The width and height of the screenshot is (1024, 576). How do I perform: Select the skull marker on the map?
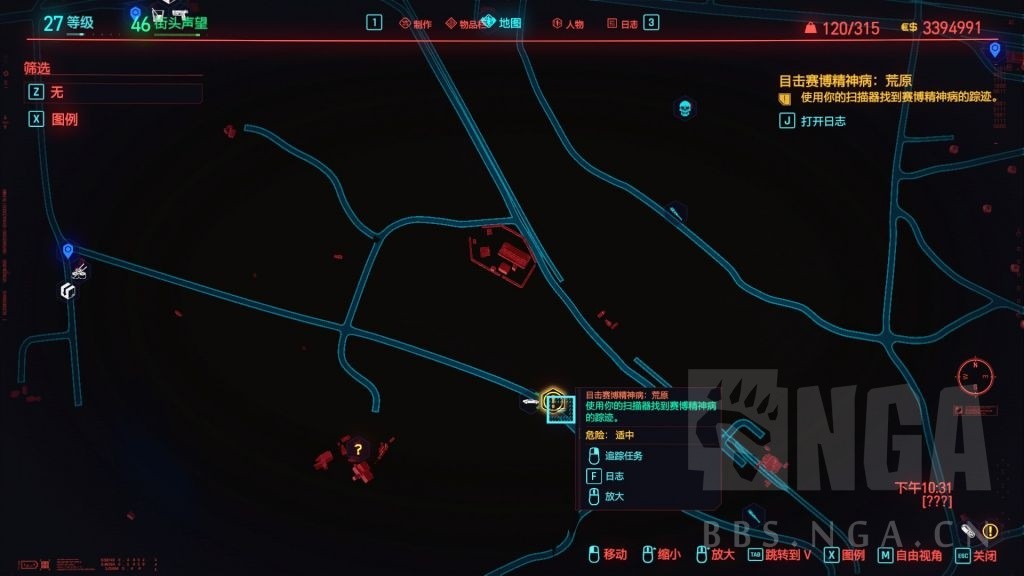pyautogui.click(x=684, y=108)
